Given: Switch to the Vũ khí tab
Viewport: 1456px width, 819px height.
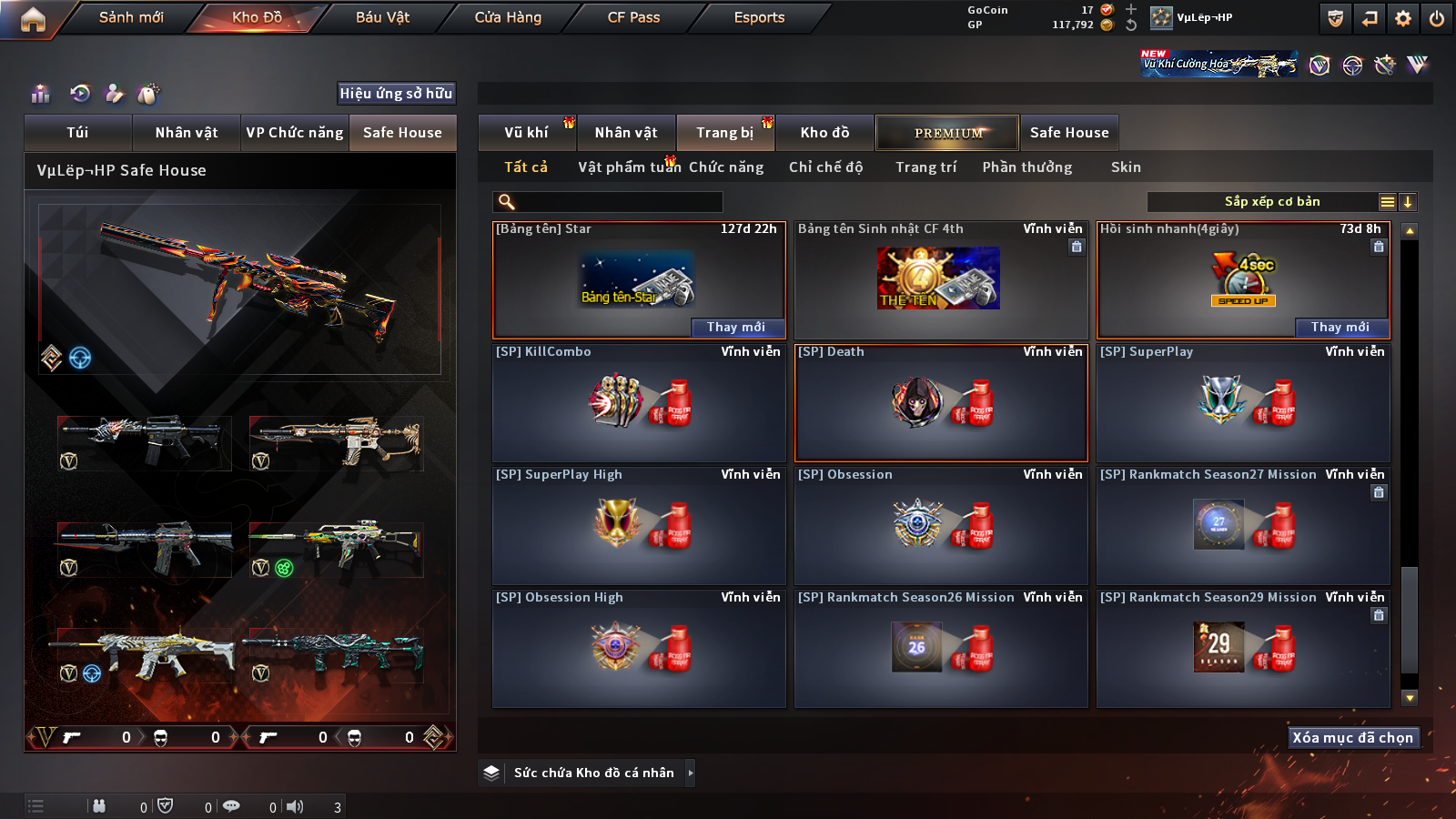Looking at the screenshot, I should pos(526,133).
